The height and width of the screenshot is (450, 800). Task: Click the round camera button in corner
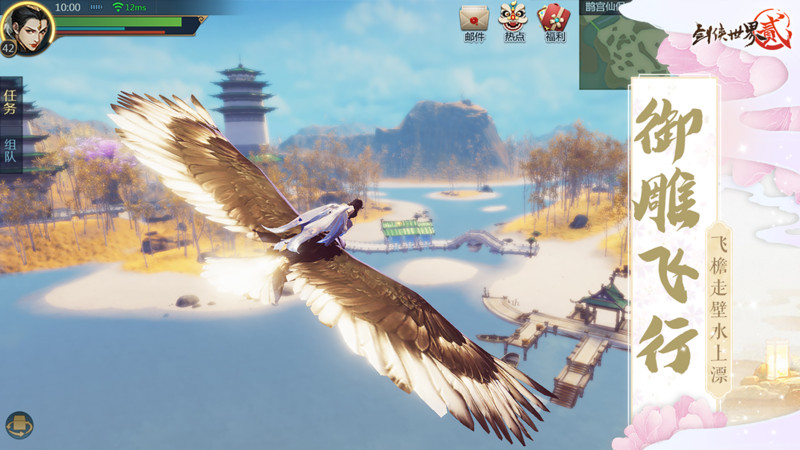click(19, 424)
